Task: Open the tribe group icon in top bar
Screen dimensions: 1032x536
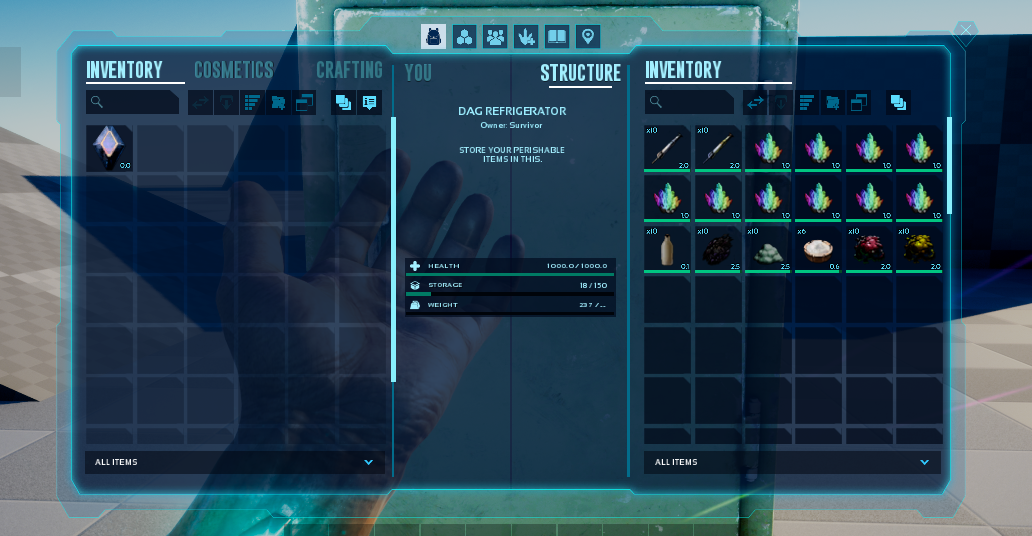Action: coord(495,37)
